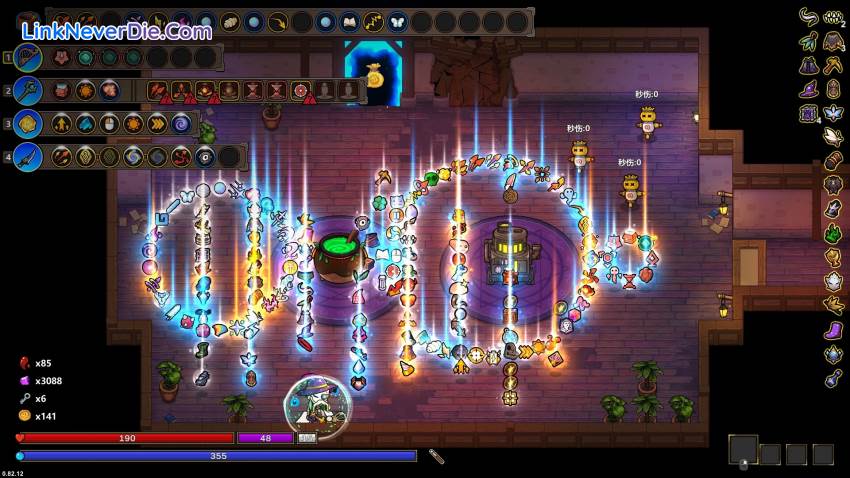
Task: Click the purple wizard hat relic icon
Action: click(808, 90)
